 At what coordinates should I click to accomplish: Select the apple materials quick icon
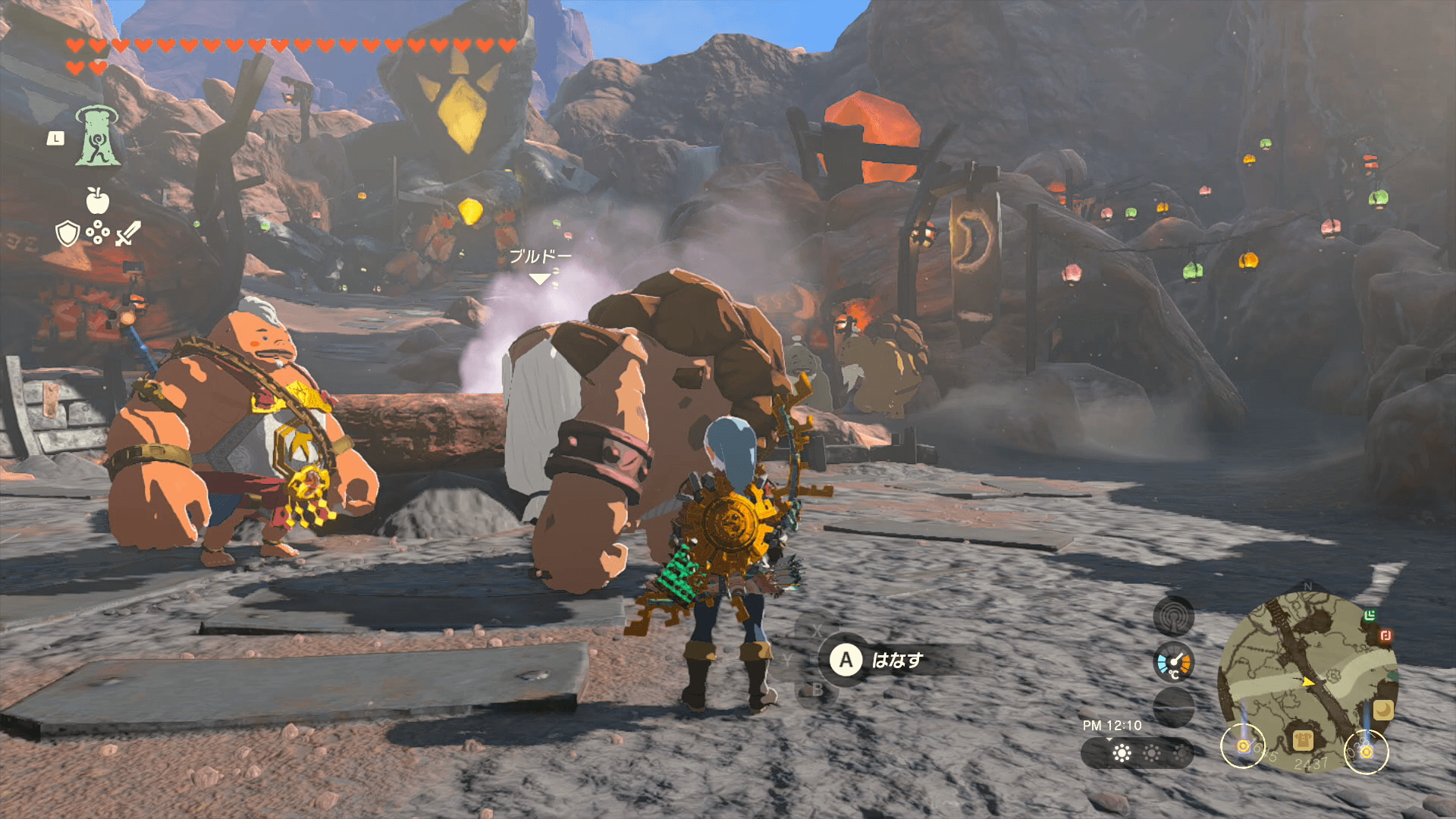[x=98, y=201]
